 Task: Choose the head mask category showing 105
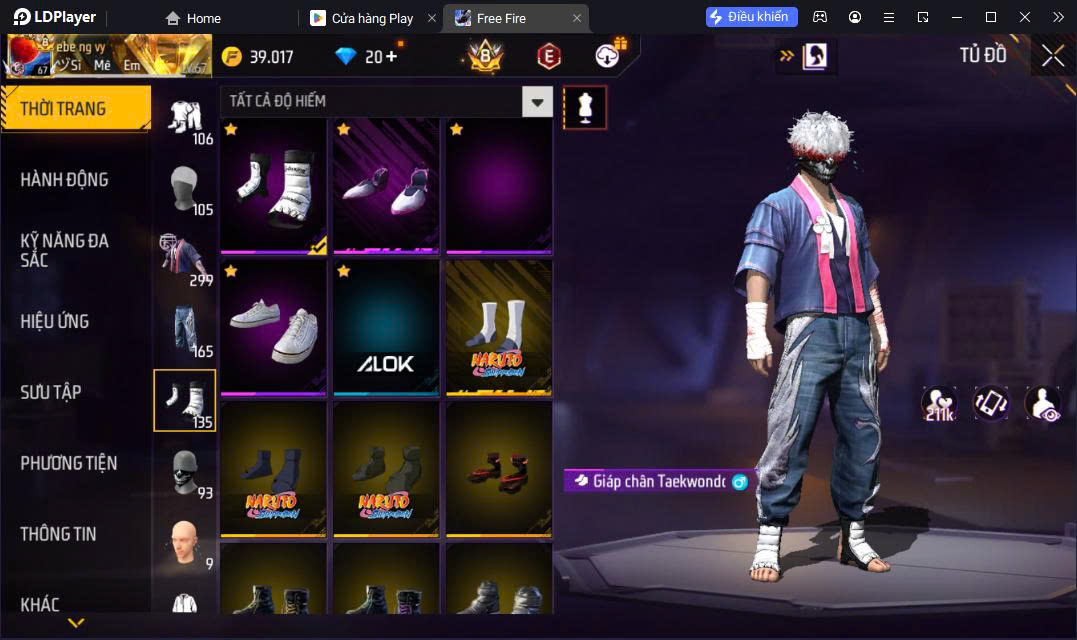click(x=185, y=188)
